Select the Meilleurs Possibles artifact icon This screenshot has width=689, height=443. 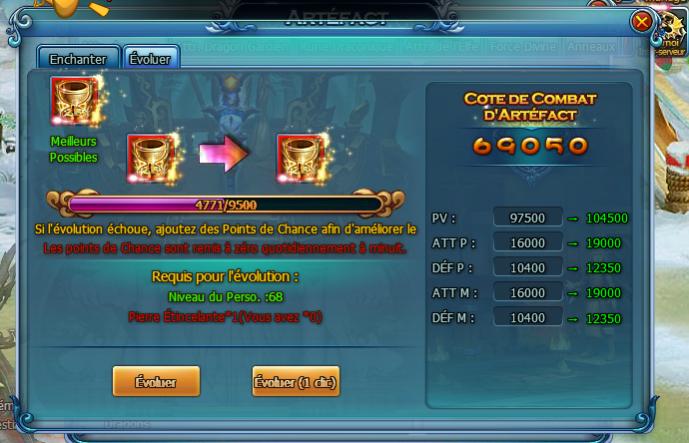click(73, 101)
